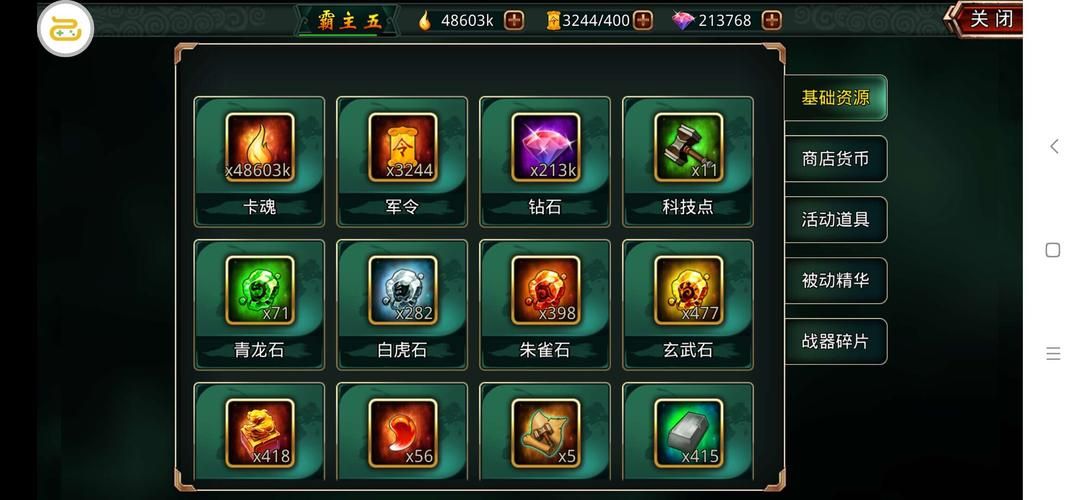
Task: Choose the red 朱雀石 stone
Action: (x=545, y=303)
